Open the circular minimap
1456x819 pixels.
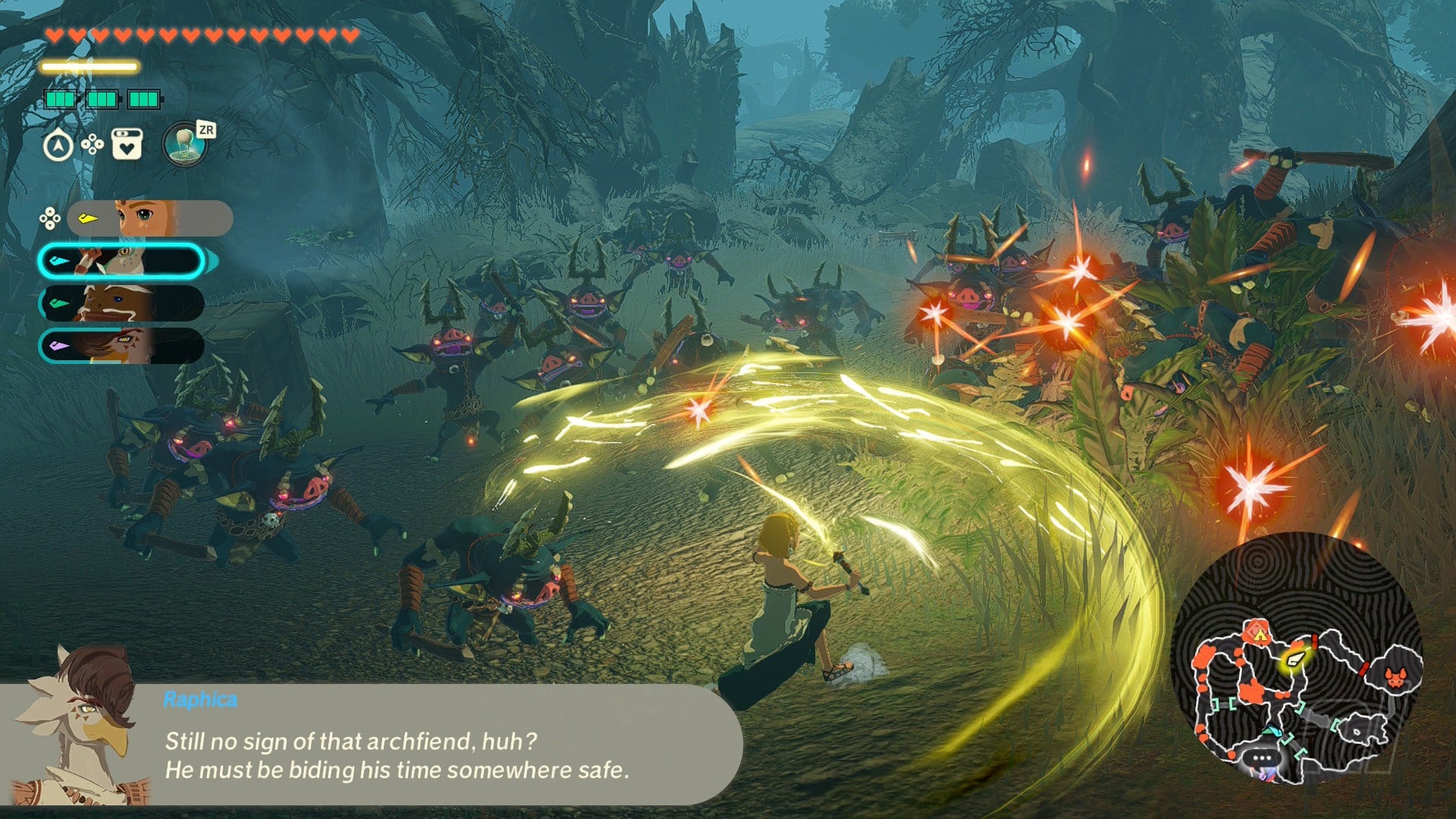click(1297, 659)
